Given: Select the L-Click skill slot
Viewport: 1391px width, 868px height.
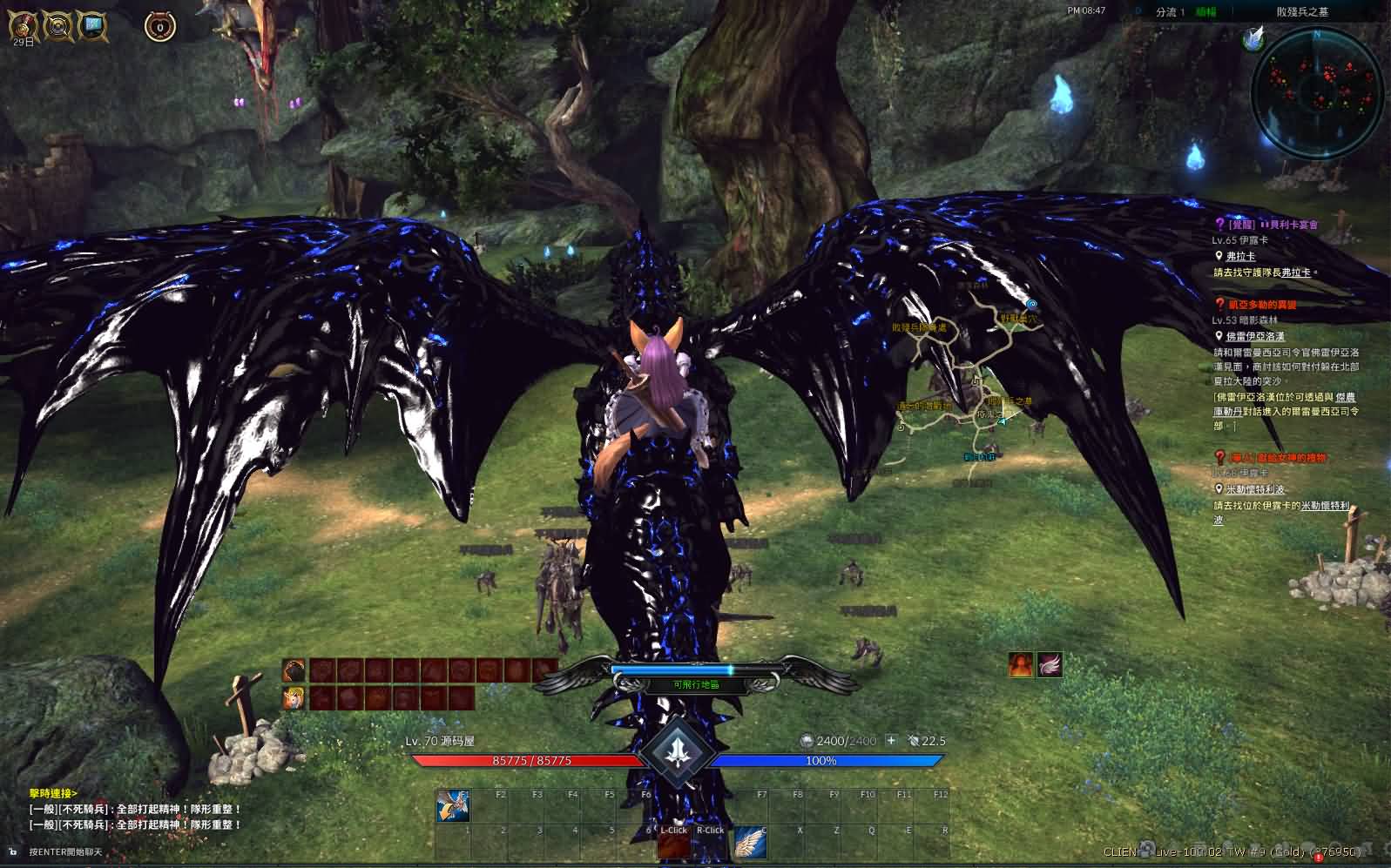Looking at the screenshot, I should (x=673, y=841).
